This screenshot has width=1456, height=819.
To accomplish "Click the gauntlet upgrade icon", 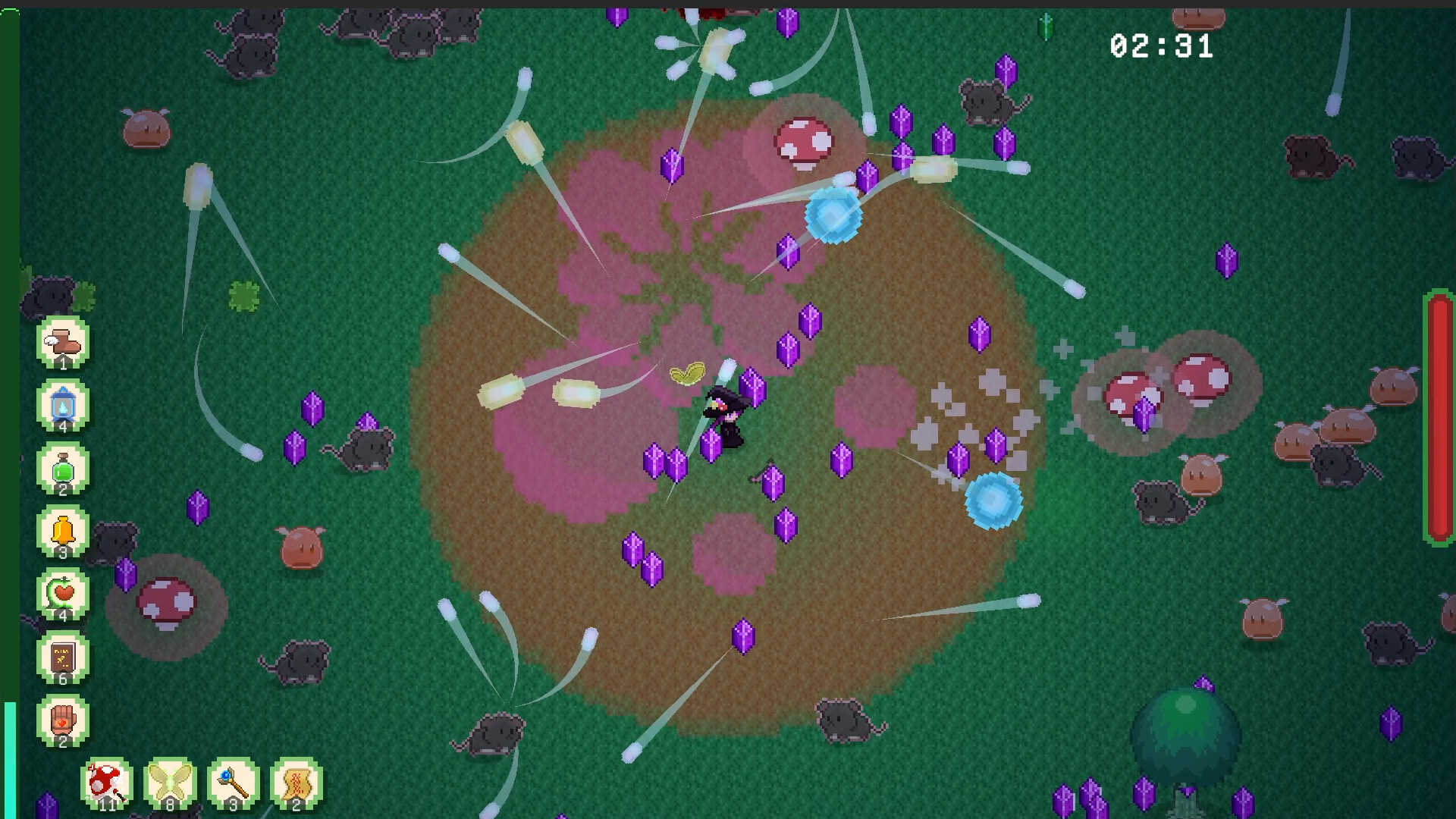I will 63,720.
